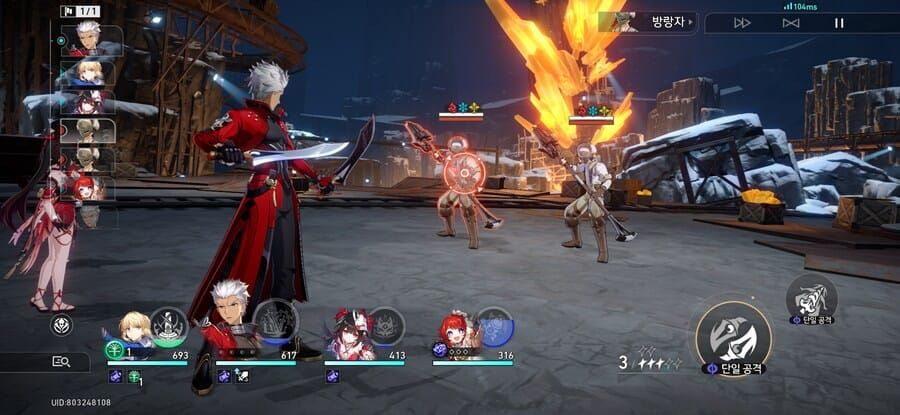Screen dimensions: 900x415
Task: Toggle double-speed fast forward
Action: coord(743,23)
